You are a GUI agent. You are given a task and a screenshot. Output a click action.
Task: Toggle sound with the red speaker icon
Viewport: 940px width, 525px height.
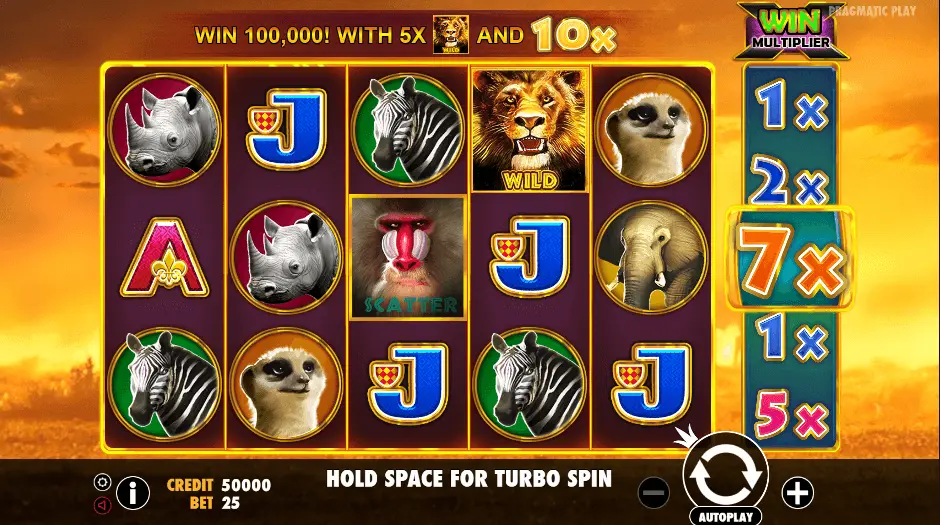pos(102,505)
